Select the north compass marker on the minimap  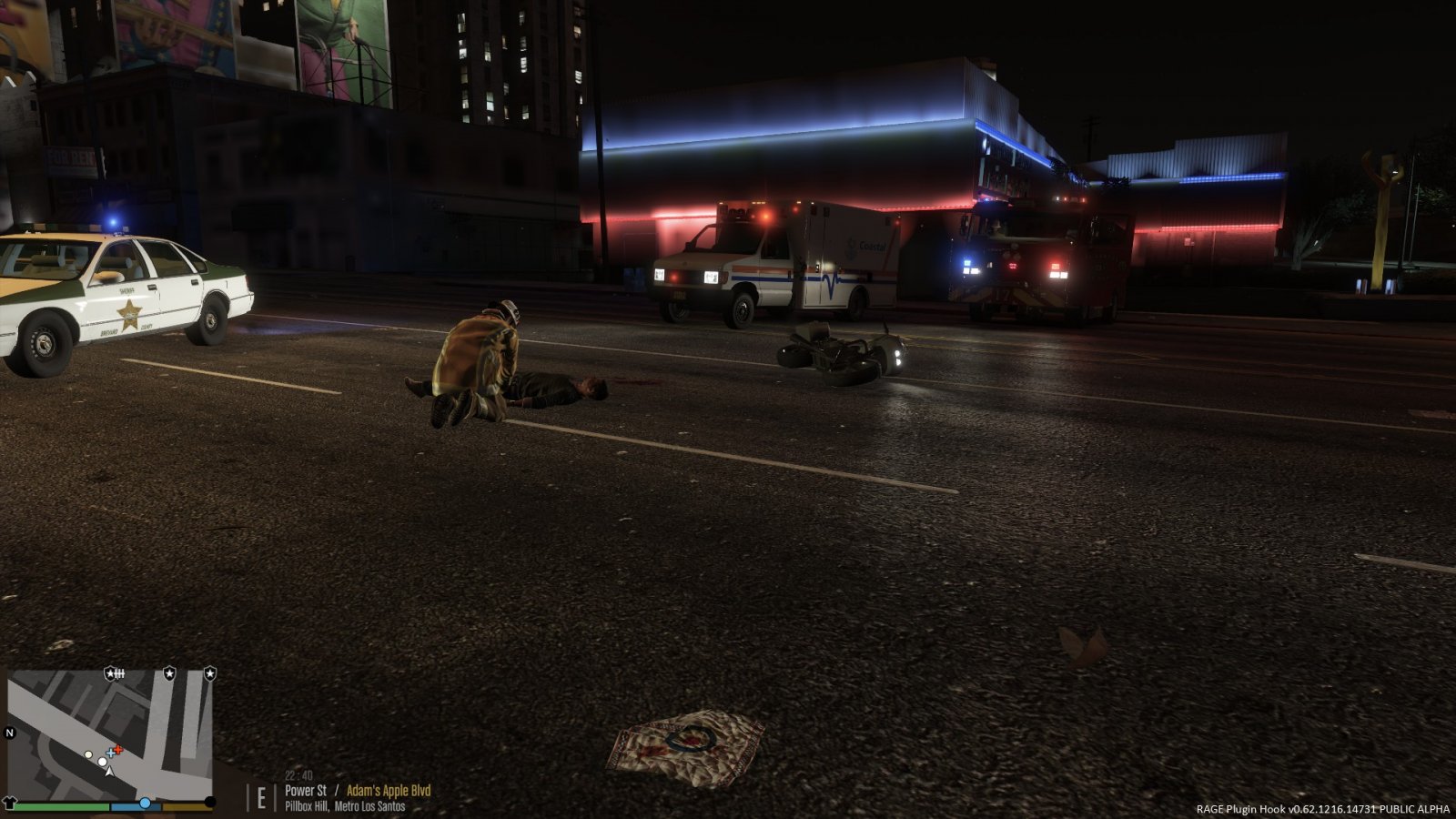point(11,733)
